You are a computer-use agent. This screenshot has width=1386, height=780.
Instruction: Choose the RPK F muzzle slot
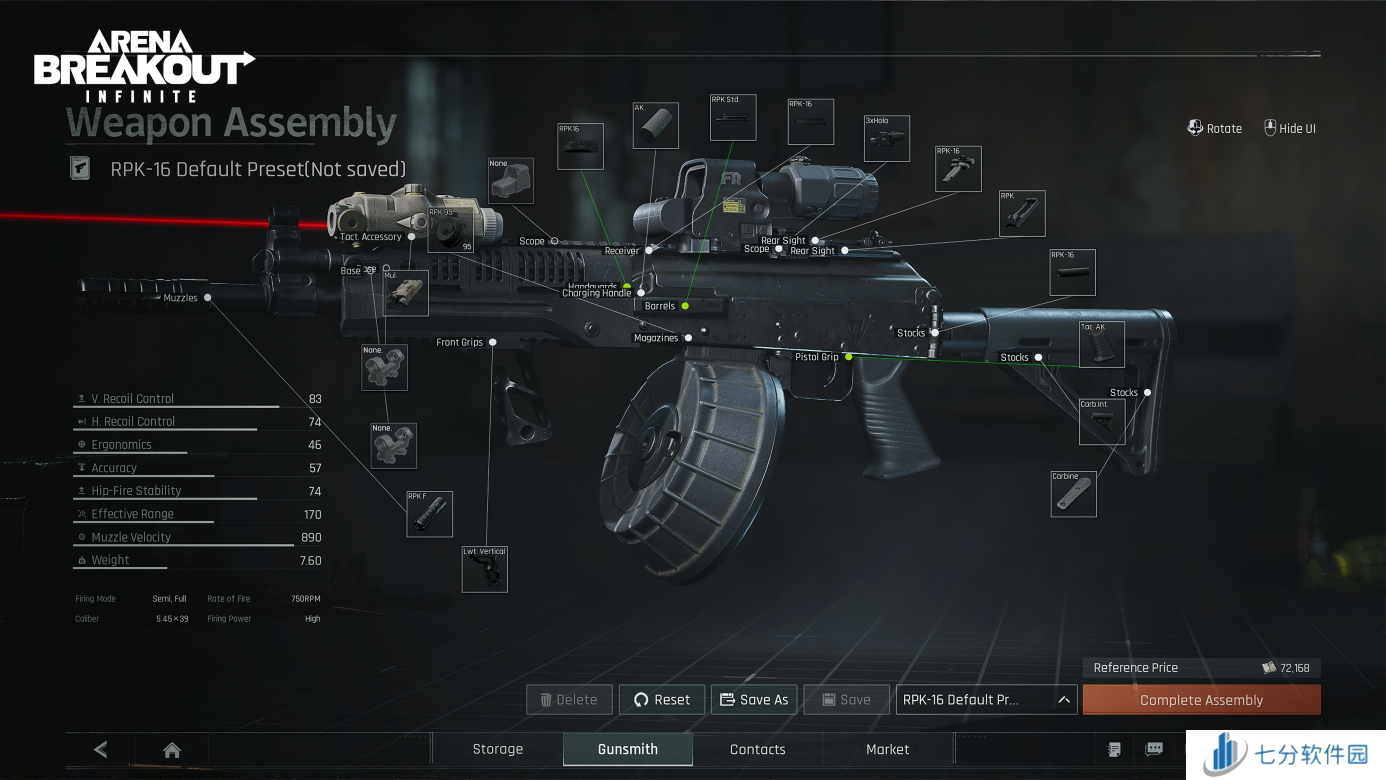click(430, 514)
